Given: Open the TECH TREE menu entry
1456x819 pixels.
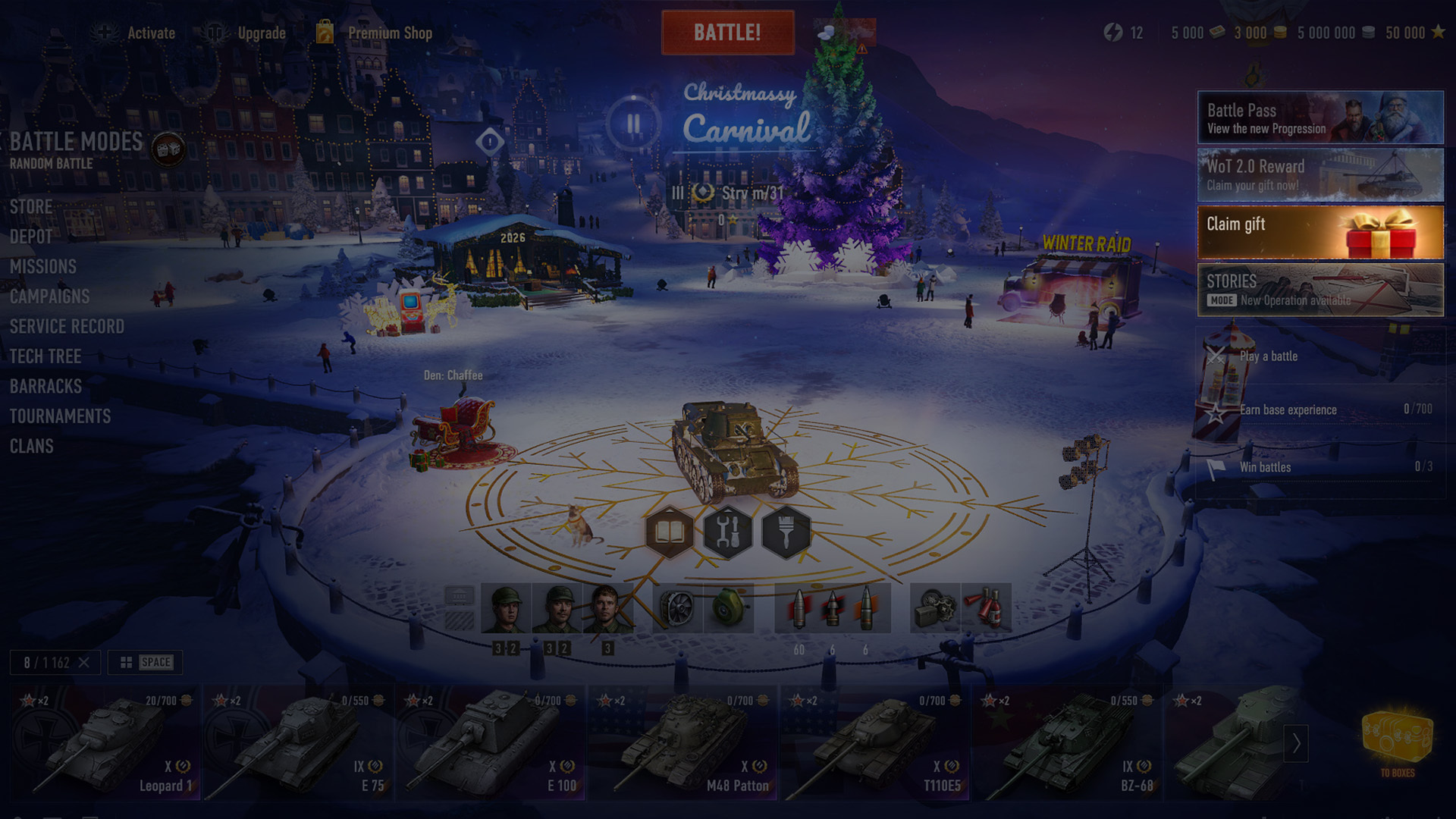Looking at the screenshot, I should click(x=45, y=356).
